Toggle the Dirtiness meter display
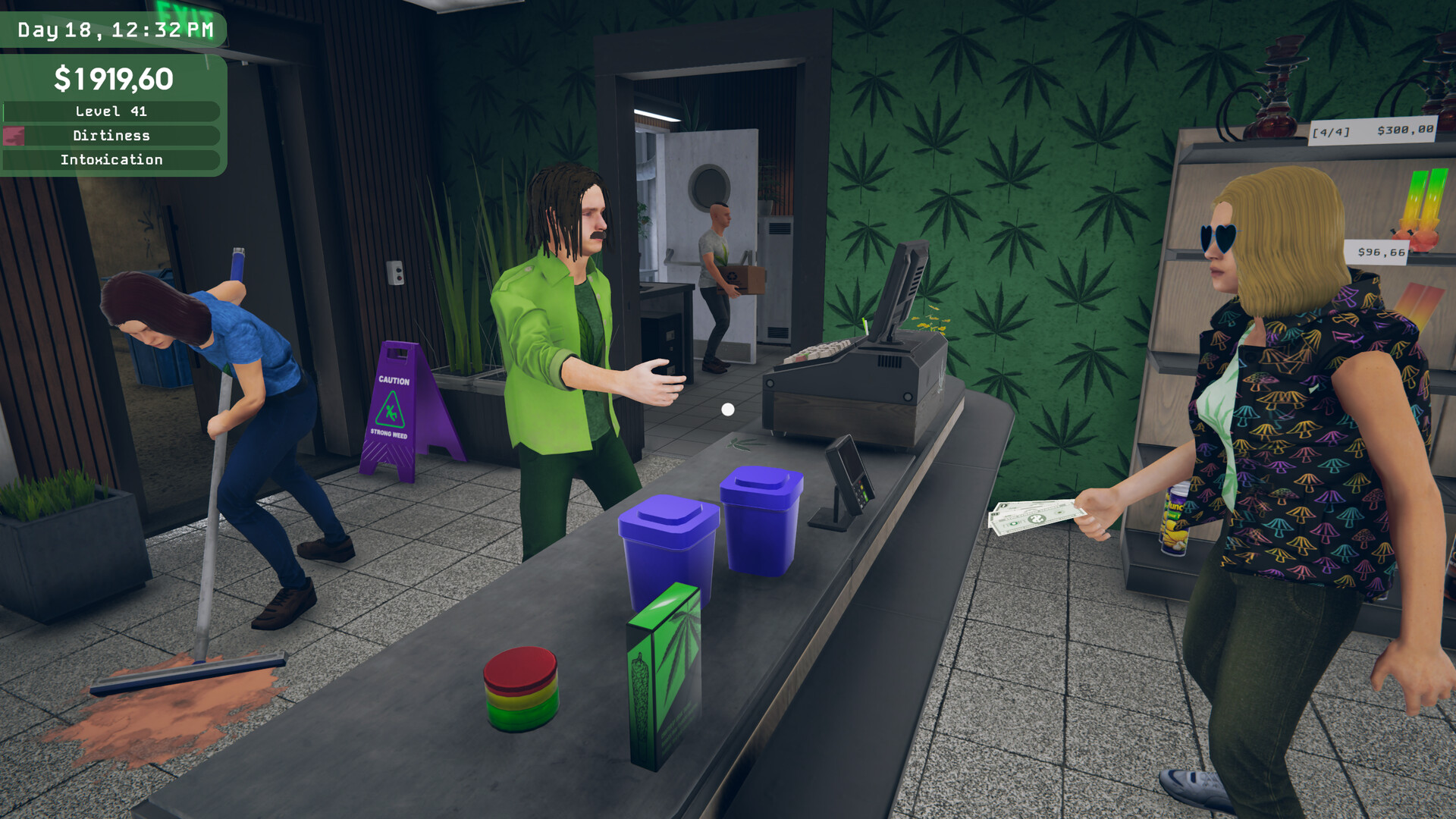Viewport: 1456px width, 819px height. (111, 135)
